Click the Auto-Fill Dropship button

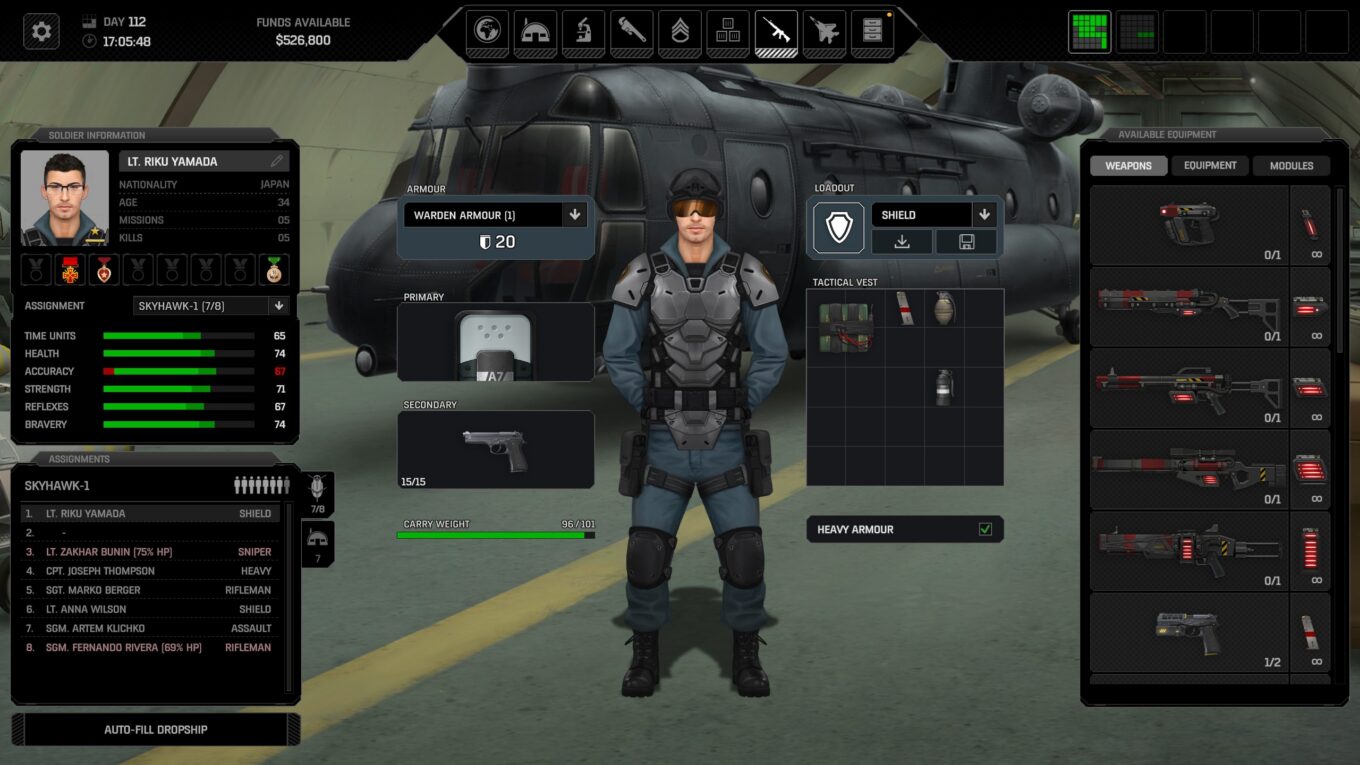pos(155,729)
